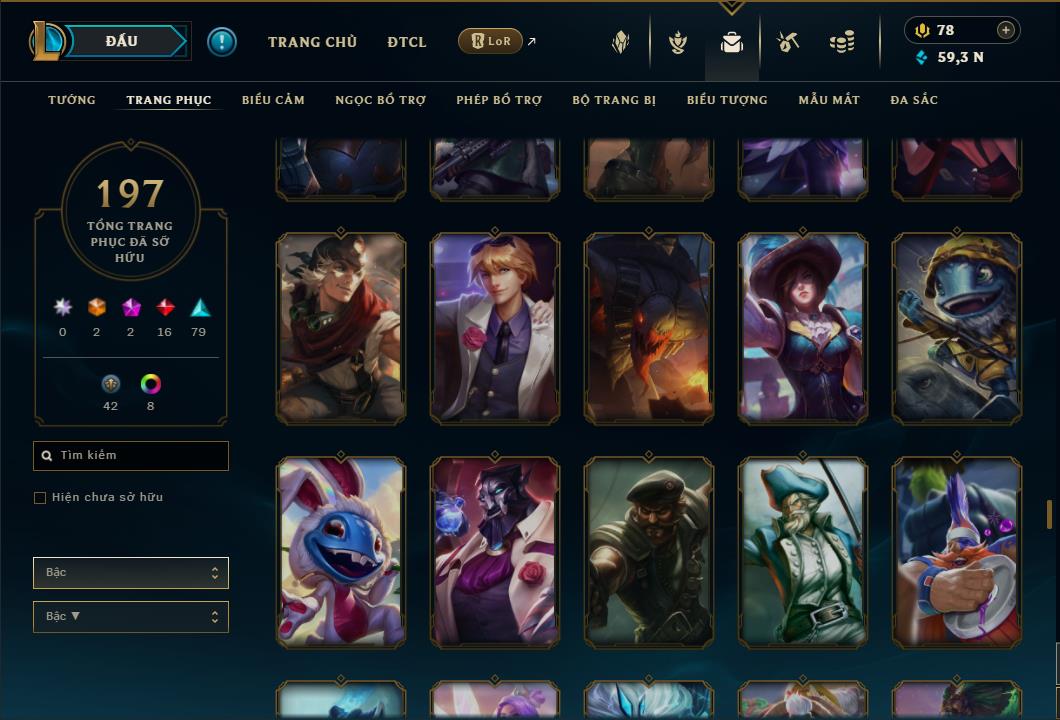This screenshot has width=1060, height=720.
Task: Open the TRANG CHỦ home page
Action: click(x=312, y=42)
